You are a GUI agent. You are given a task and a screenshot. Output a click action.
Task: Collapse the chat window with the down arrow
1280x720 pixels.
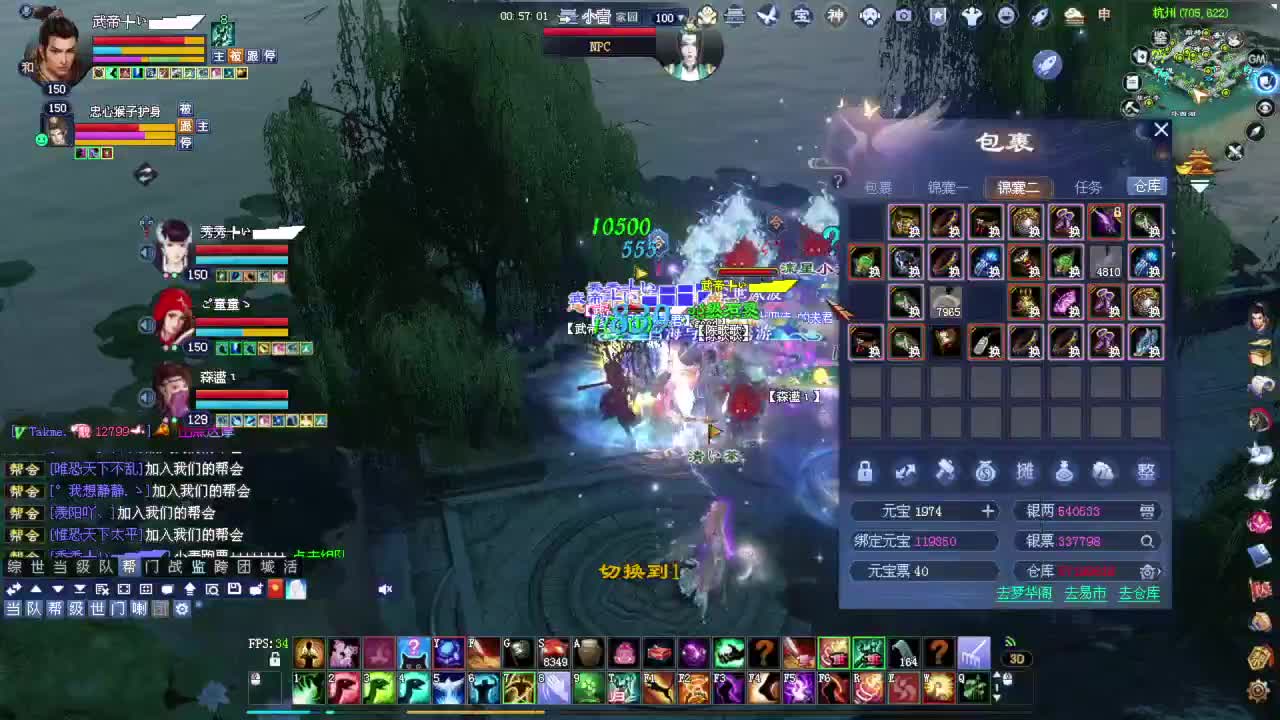[57, 589]
